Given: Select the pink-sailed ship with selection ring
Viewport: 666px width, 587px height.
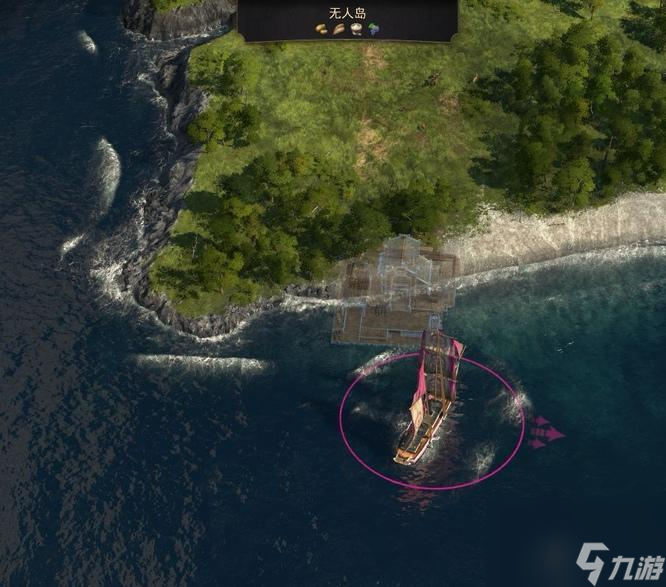Looking at the screenshot, I should 430,405.
